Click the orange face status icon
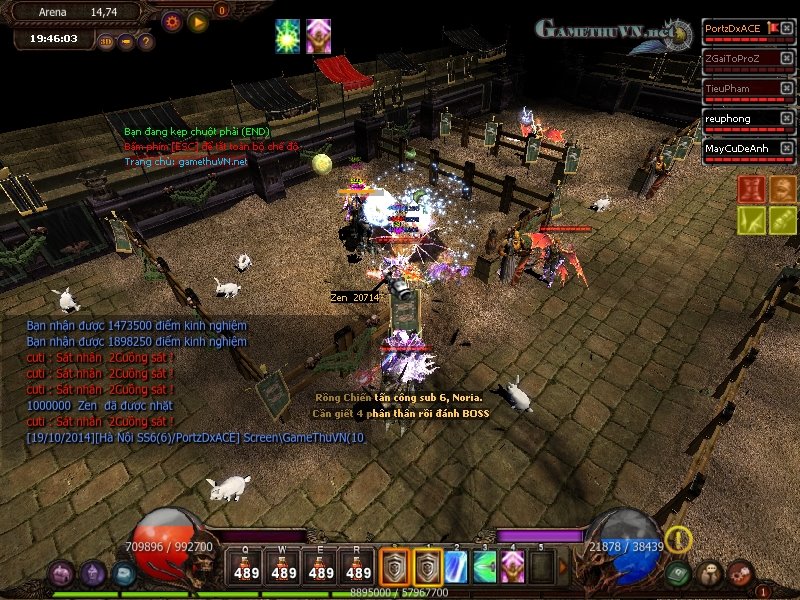800x600 pixels. pos(782,189)
